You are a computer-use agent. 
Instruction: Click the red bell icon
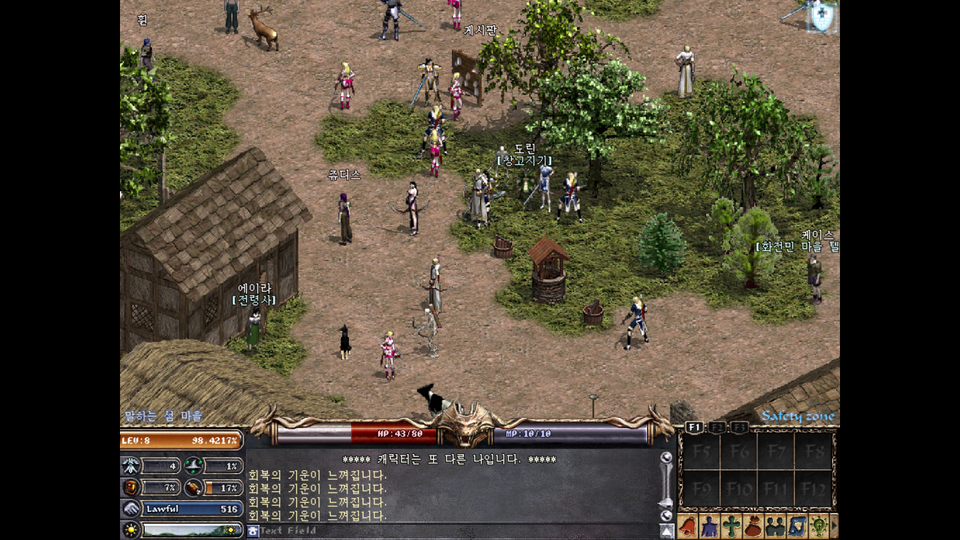tap(688, 526)
